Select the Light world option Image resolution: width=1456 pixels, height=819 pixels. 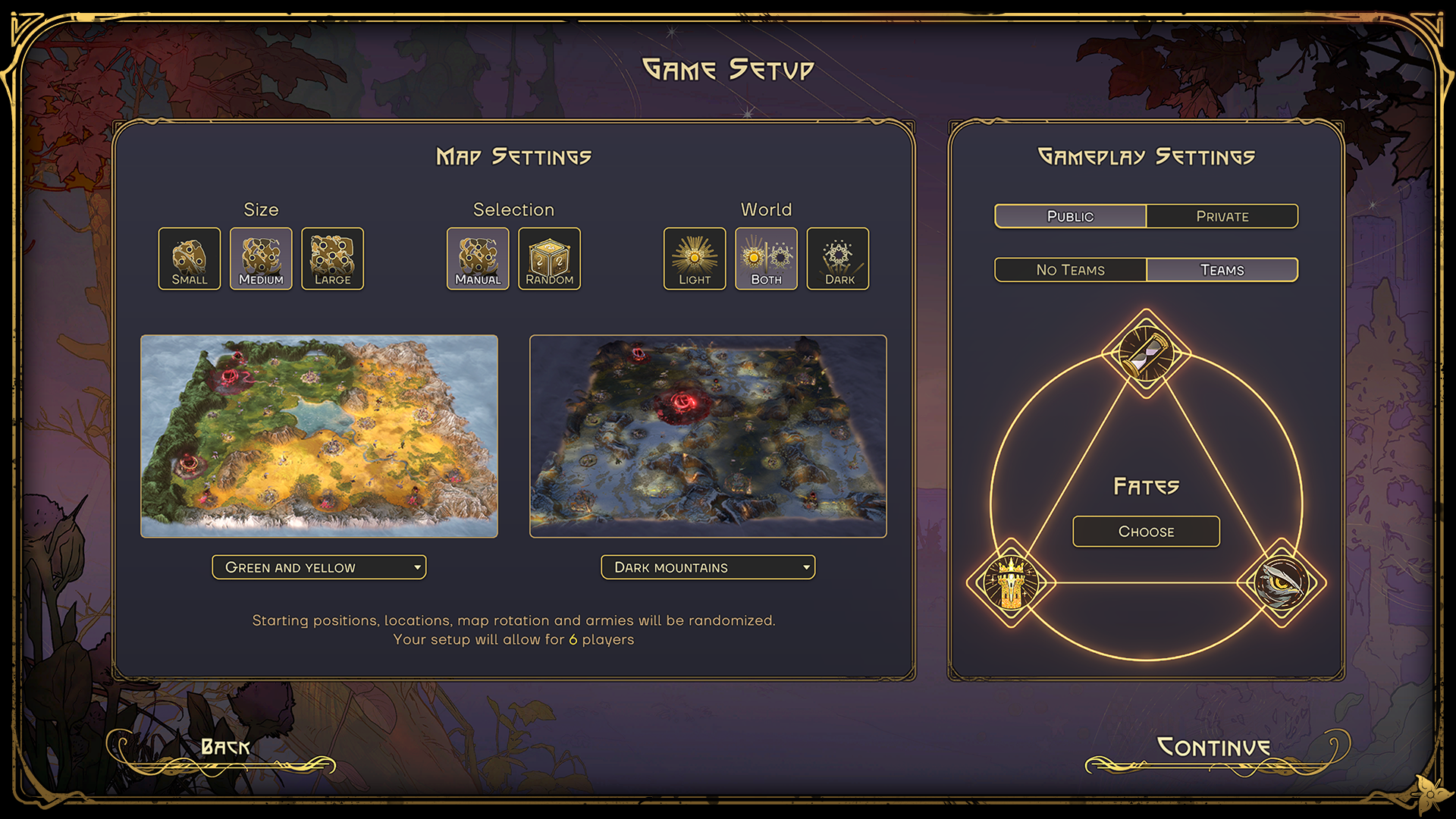point(694,259)
